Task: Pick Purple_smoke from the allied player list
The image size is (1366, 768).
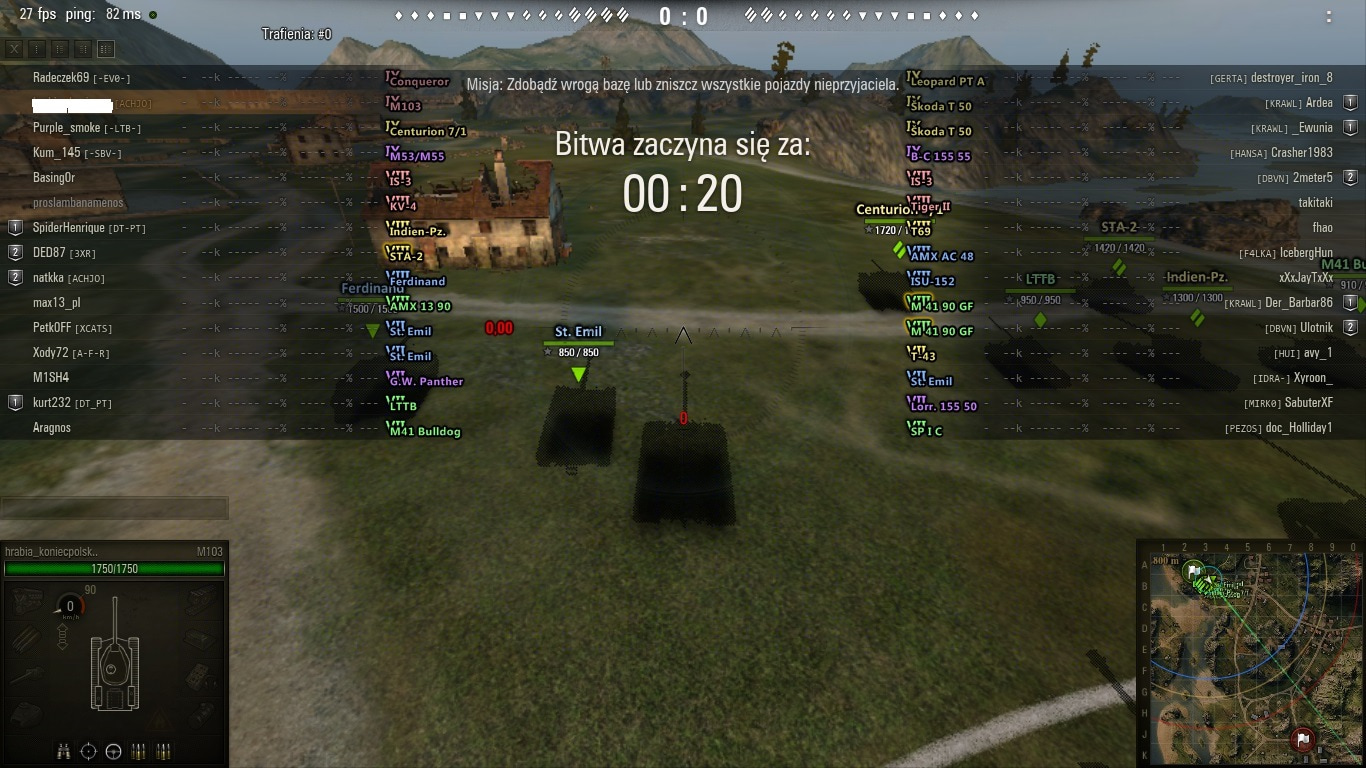Action: coord(67,128)
